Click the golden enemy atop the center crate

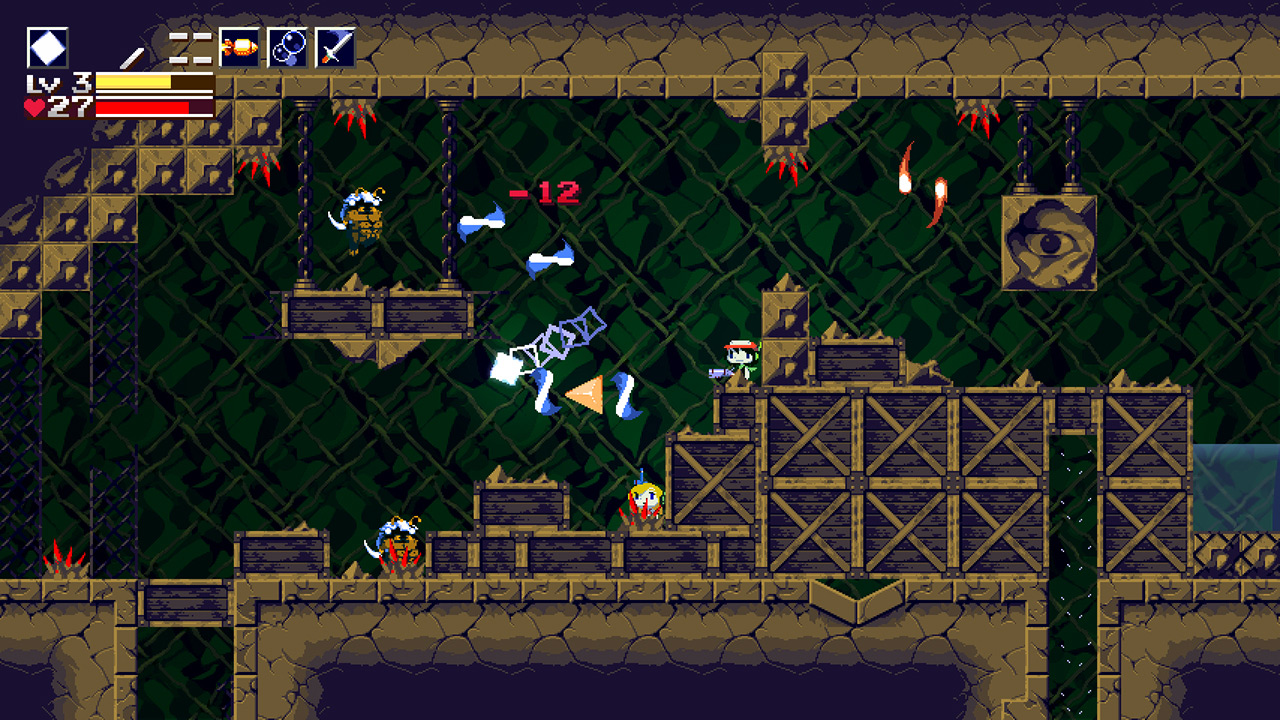pyautogui.click(x=645, y=498)
